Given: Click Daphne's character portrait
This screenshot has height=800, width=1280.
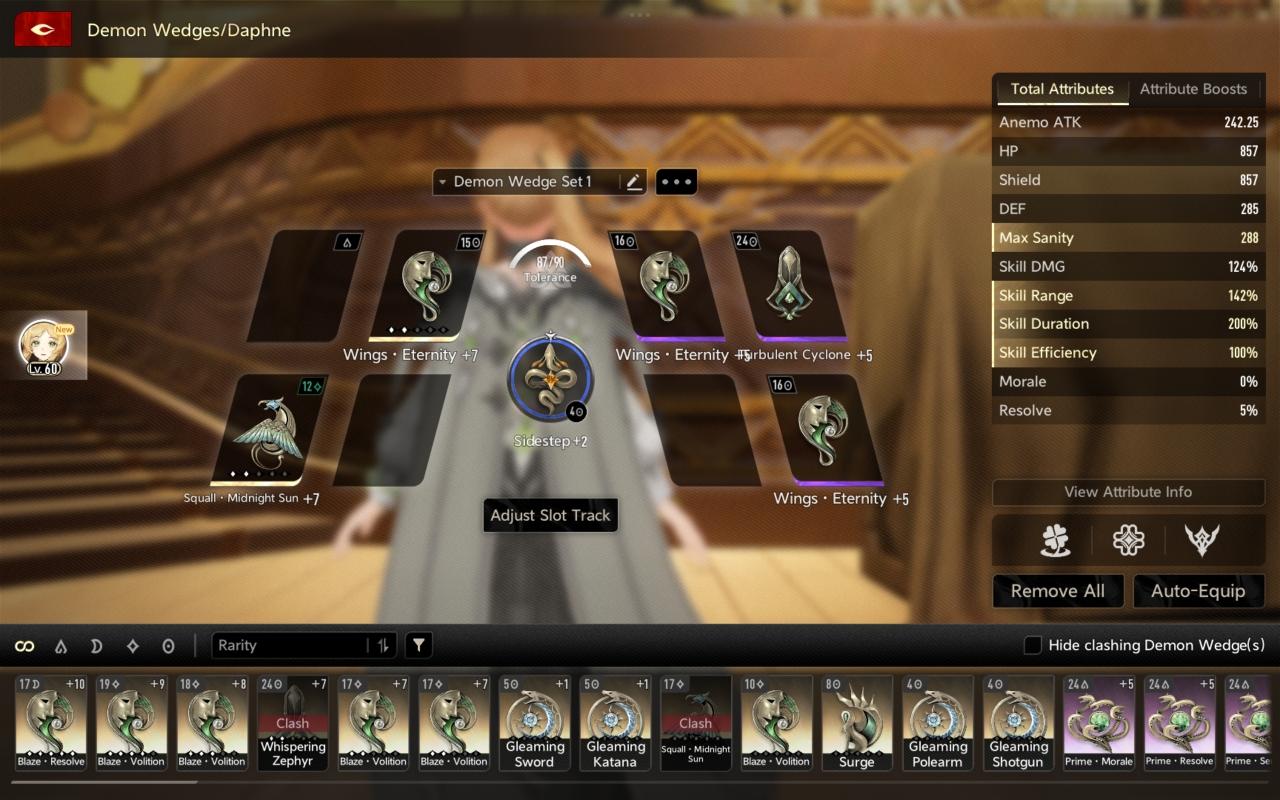Looking at the screenshot, I should click(47, 345).
